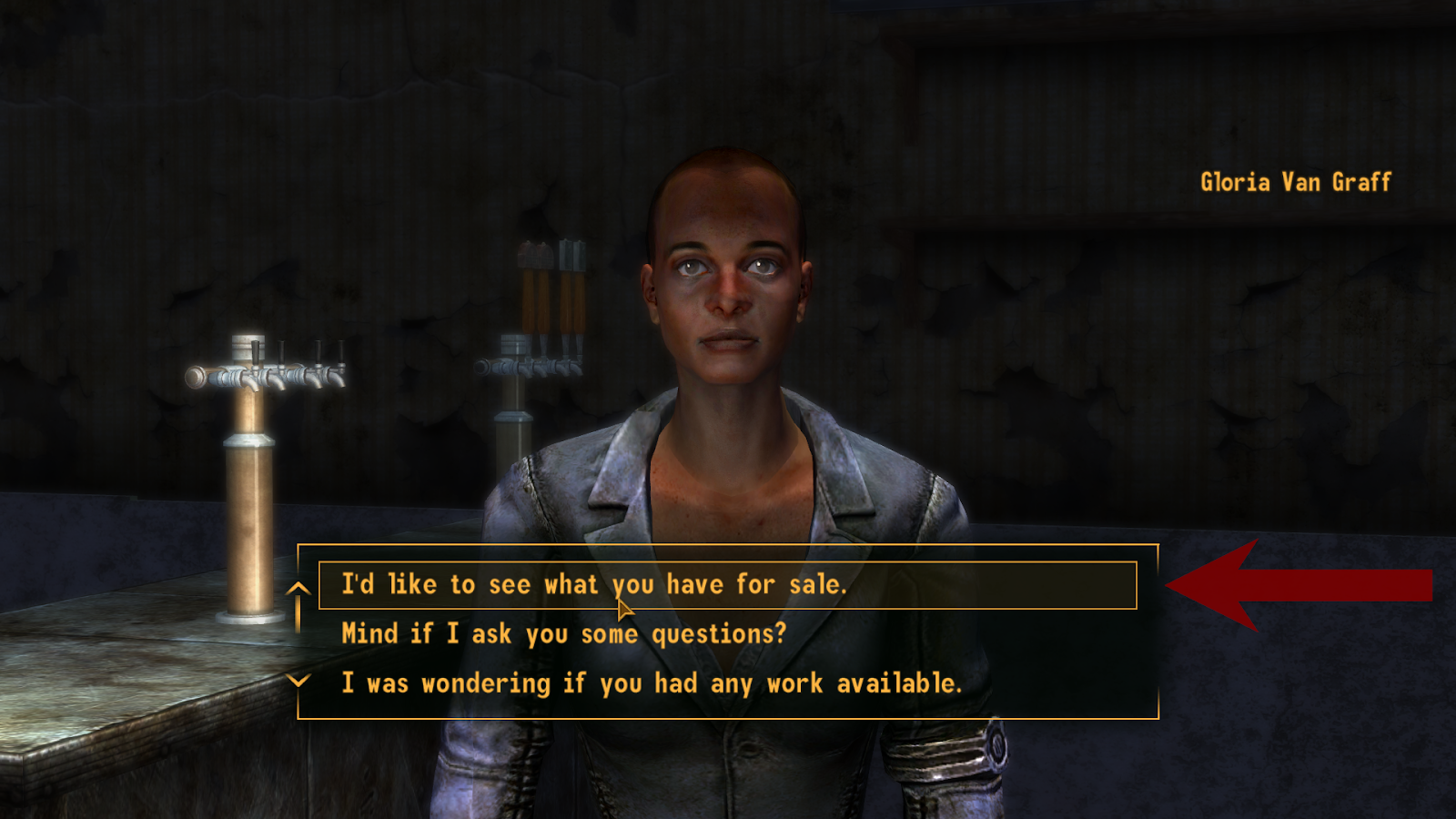
Task: Click the highlighted topmost dialogue response
Action: click(637, 585)
